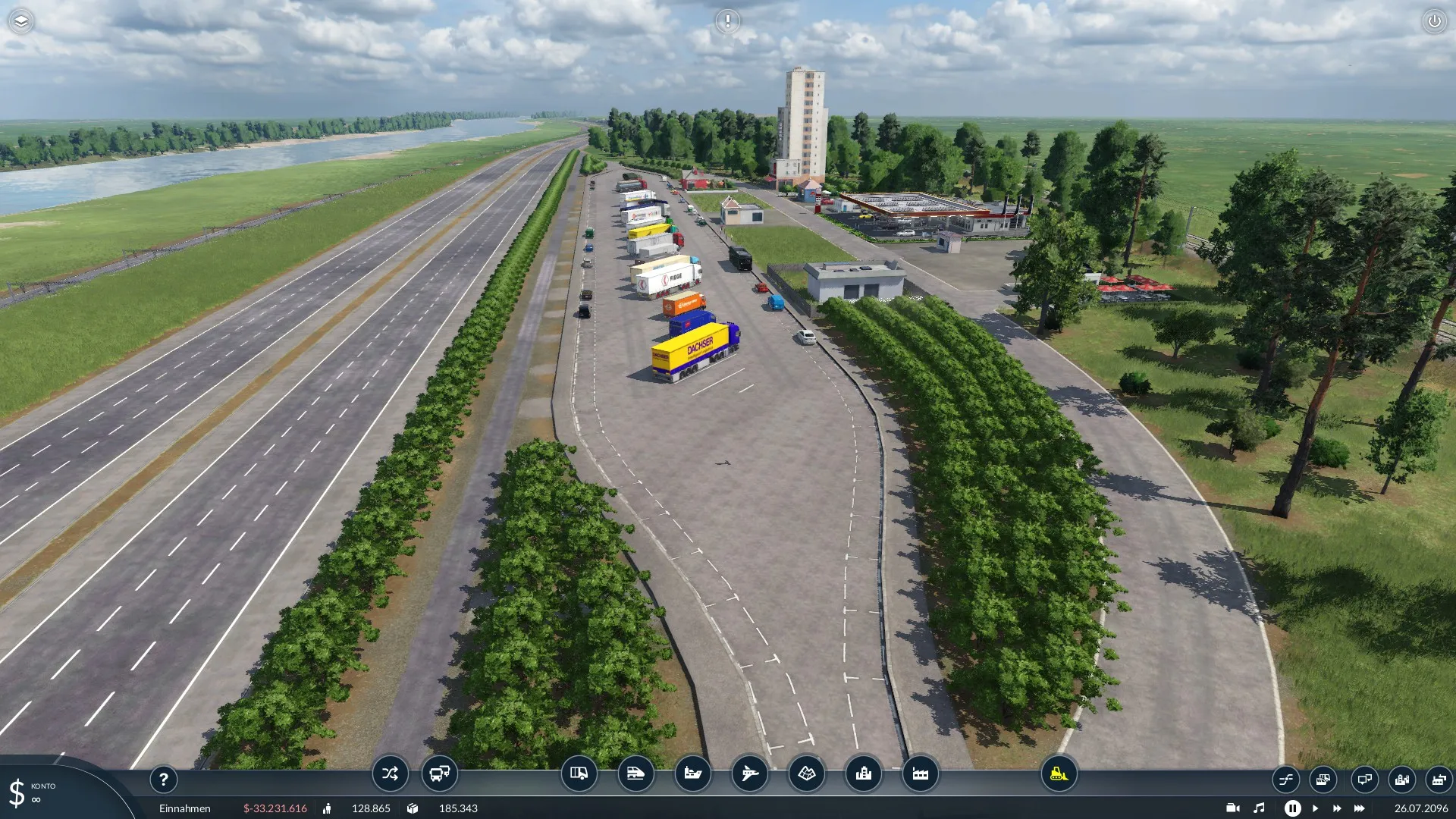The image size is (1456, 819).
Task: Open the vehicle manager bus icon
Action: (439, 773)
